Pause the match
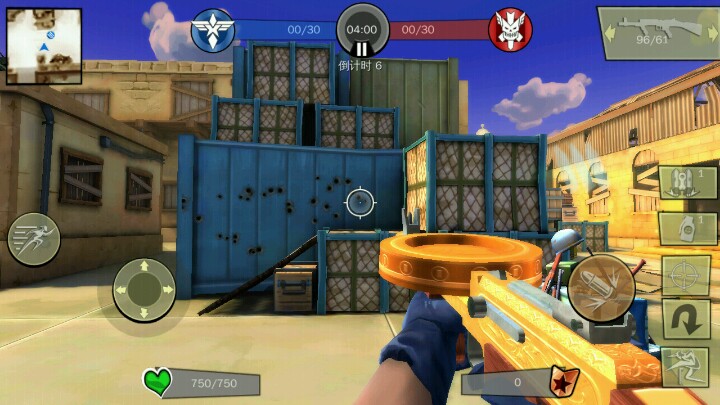This screenshot has height=405, width=720. tap(361, 48)
